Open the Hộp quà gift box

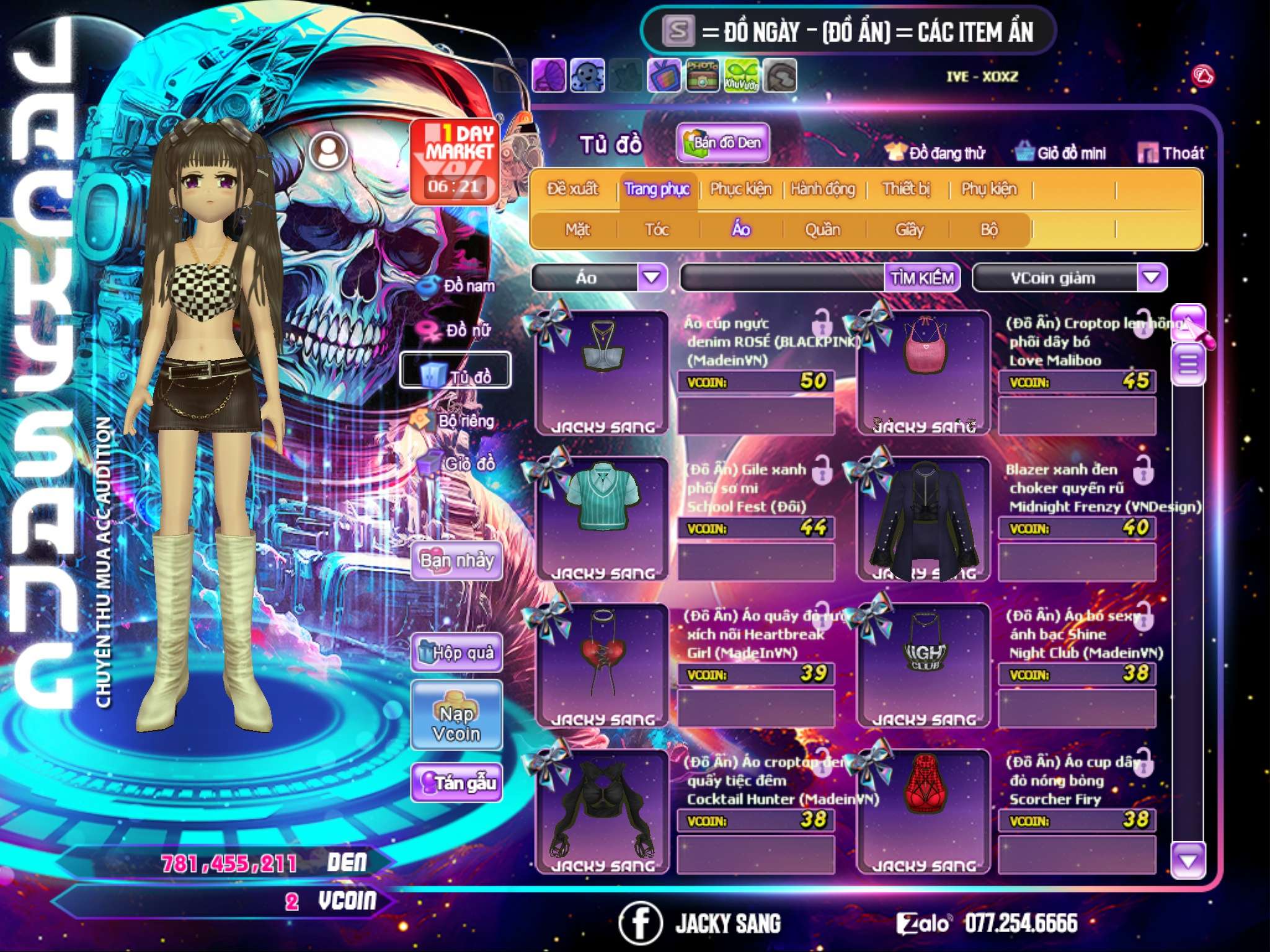pos(456,652)
